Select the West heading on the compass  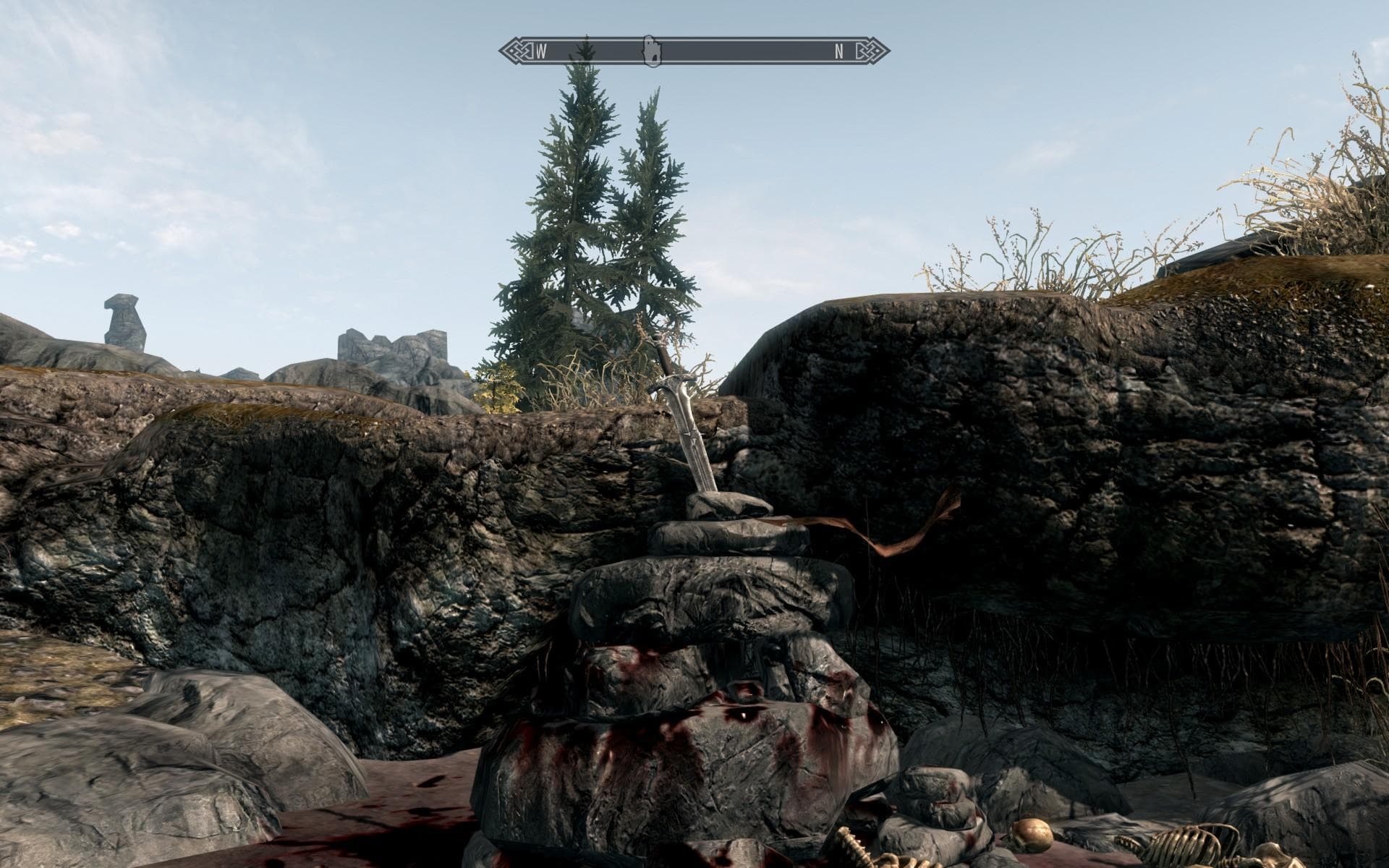[541, 51]
